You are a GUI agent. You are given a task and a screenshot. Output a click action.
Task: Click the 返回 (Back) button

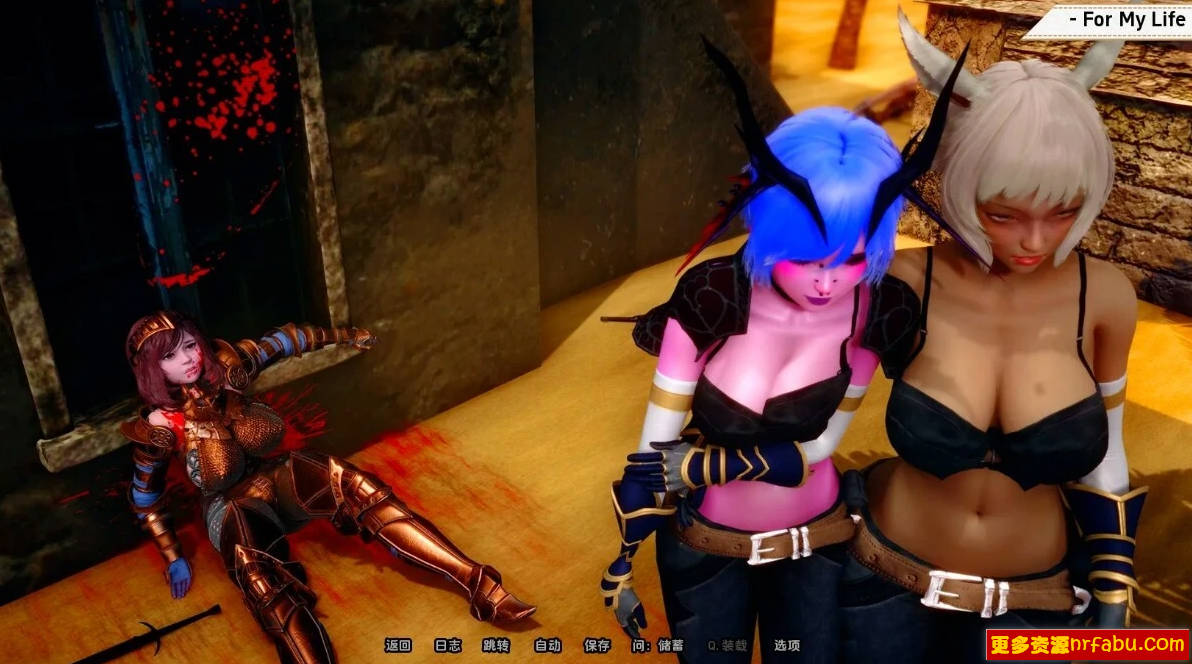click(398, 646)
